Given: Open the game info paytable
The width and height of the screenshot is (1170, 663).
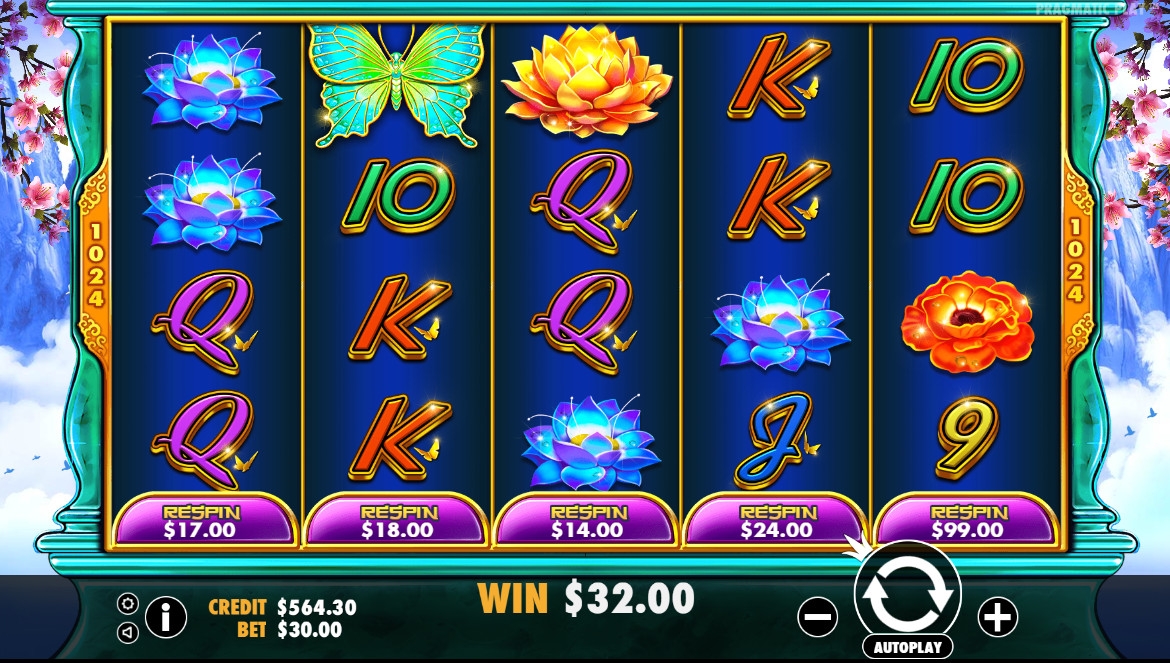Looking at the screenshot, I should 166,617.
